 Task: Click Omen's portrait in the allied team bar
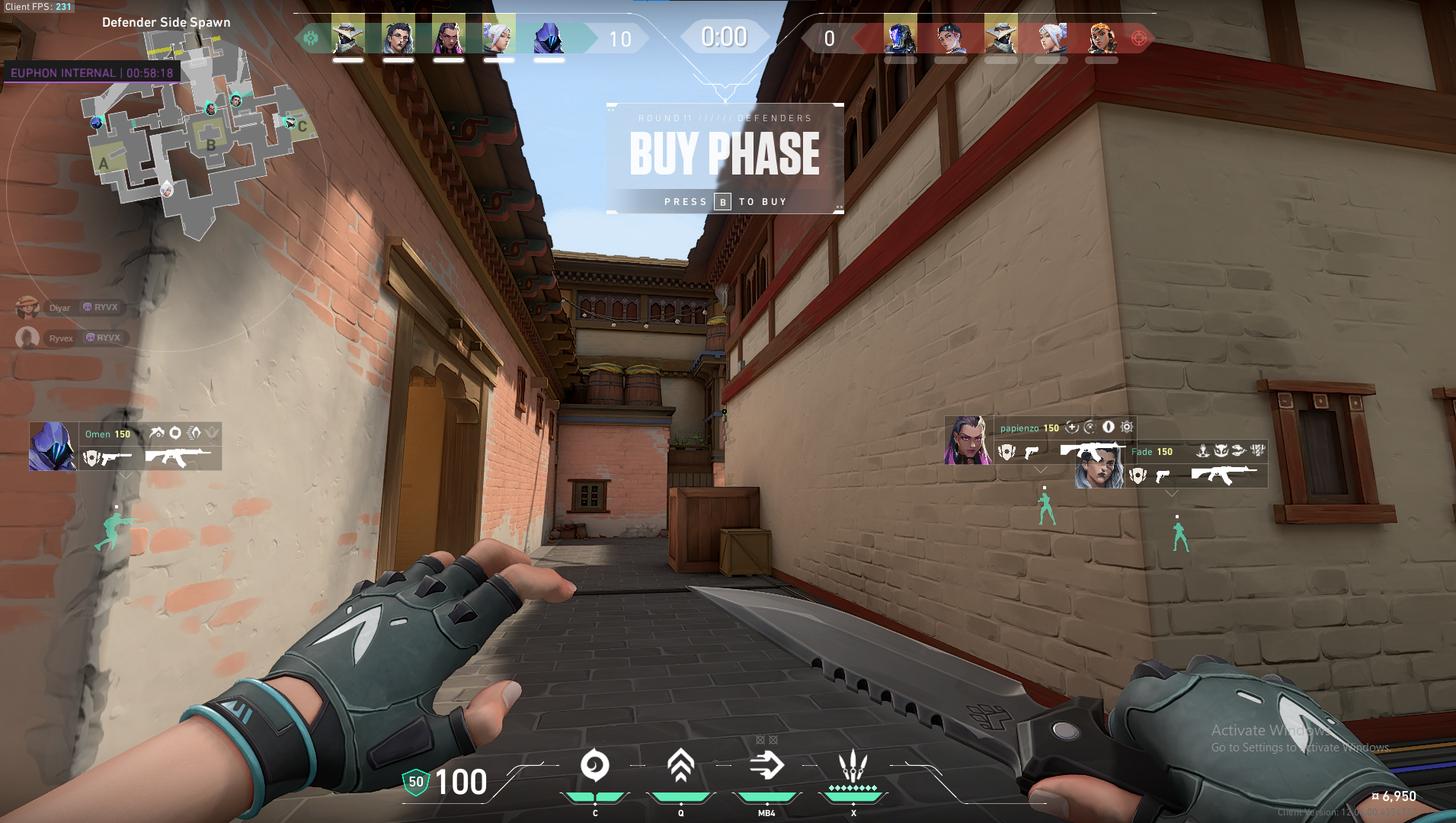pos(549,37)
